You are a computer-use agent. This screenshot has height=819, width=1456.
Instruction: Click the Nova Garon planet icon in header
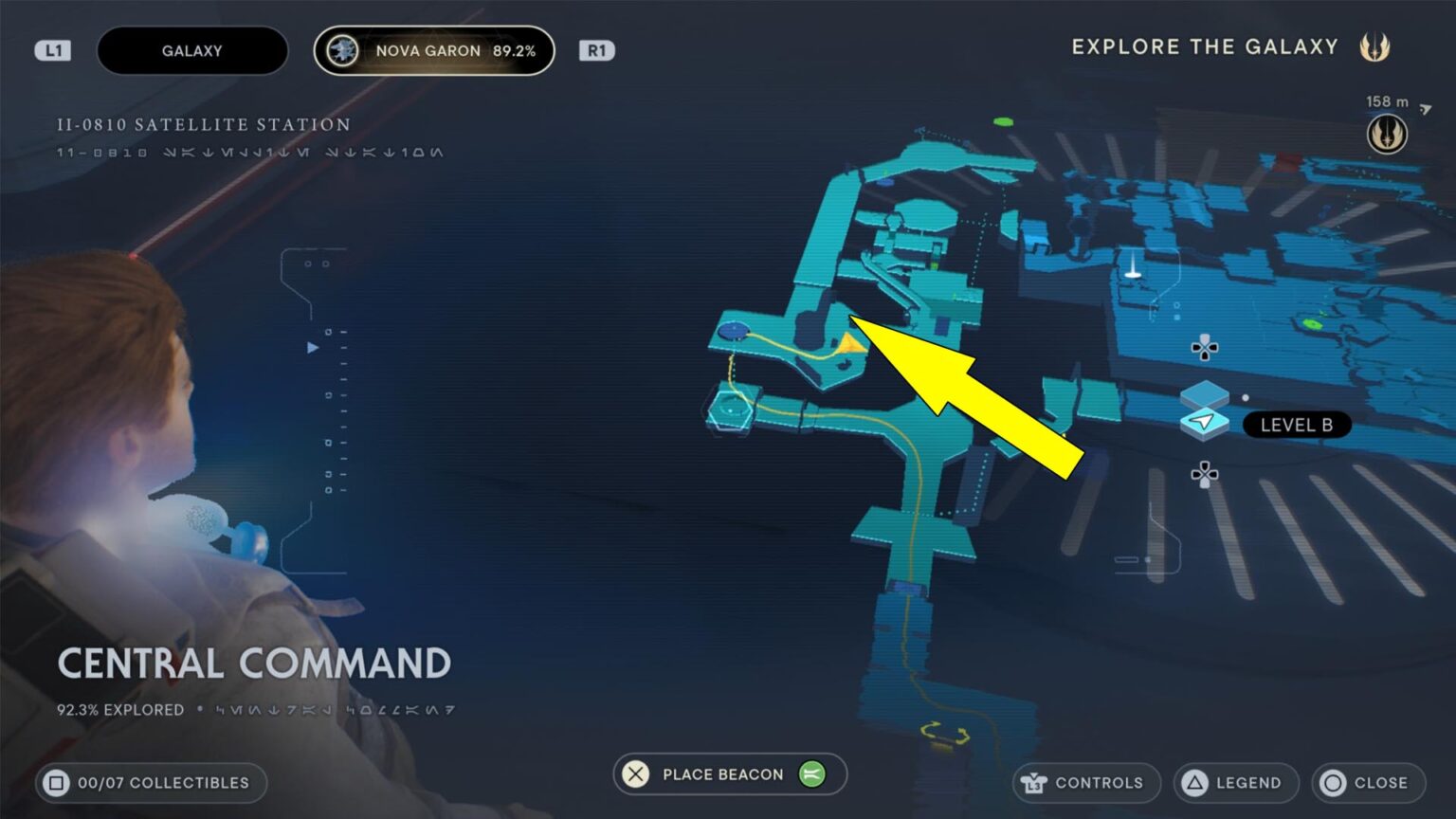[342, 50]
